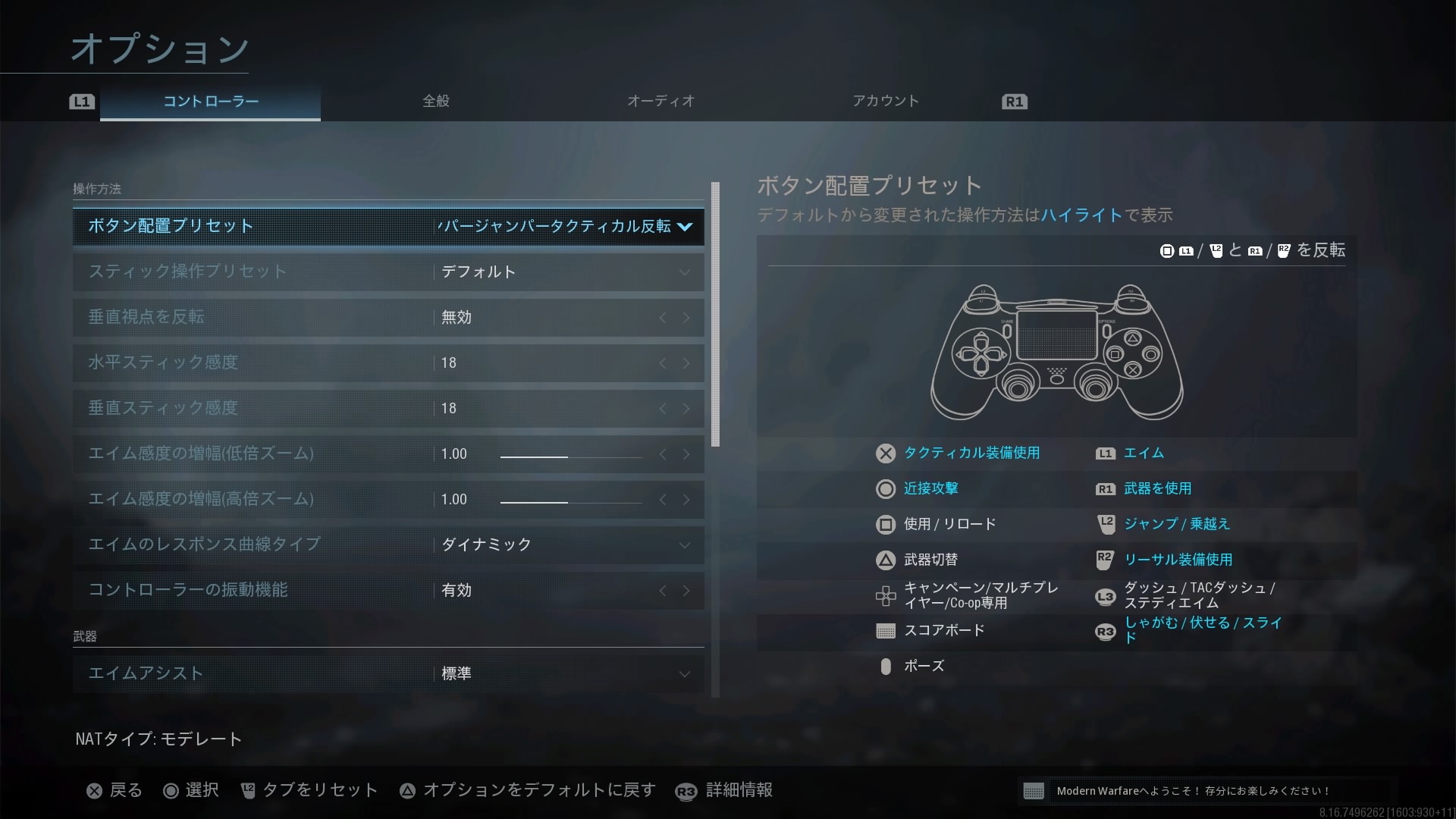Open the ボタン配置プリセット dropdown
Image resolution: width=1456 pixels, height=819 pixels.
click(x=684, y=227)
